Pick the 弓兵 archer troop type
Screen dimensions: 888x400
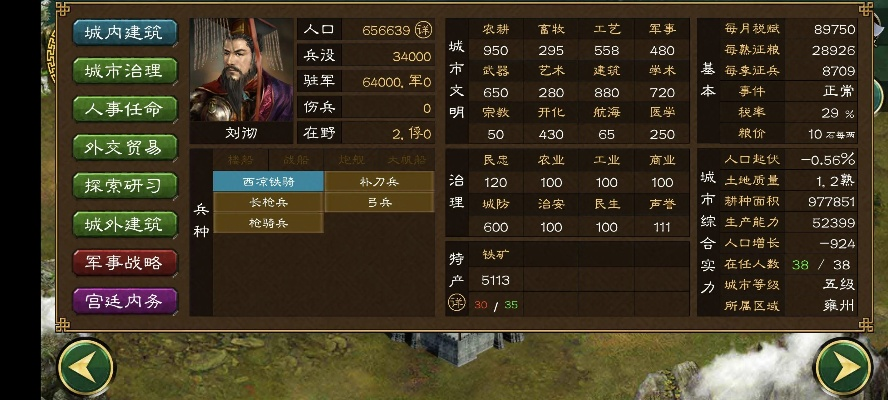pyautogui.click(x=379, y=202)
